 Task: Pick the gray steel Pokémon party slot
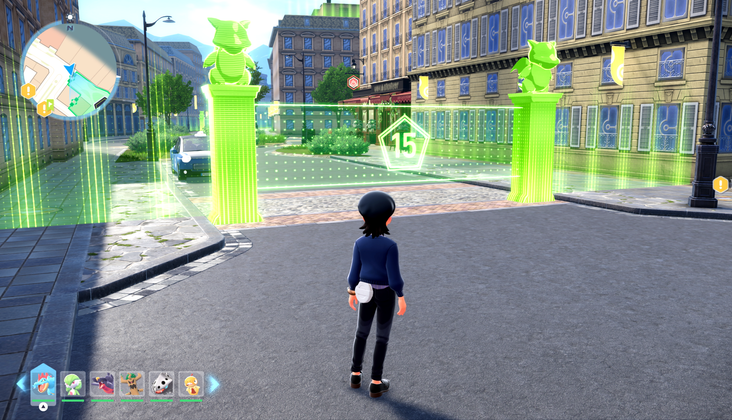tap(161, 384)
